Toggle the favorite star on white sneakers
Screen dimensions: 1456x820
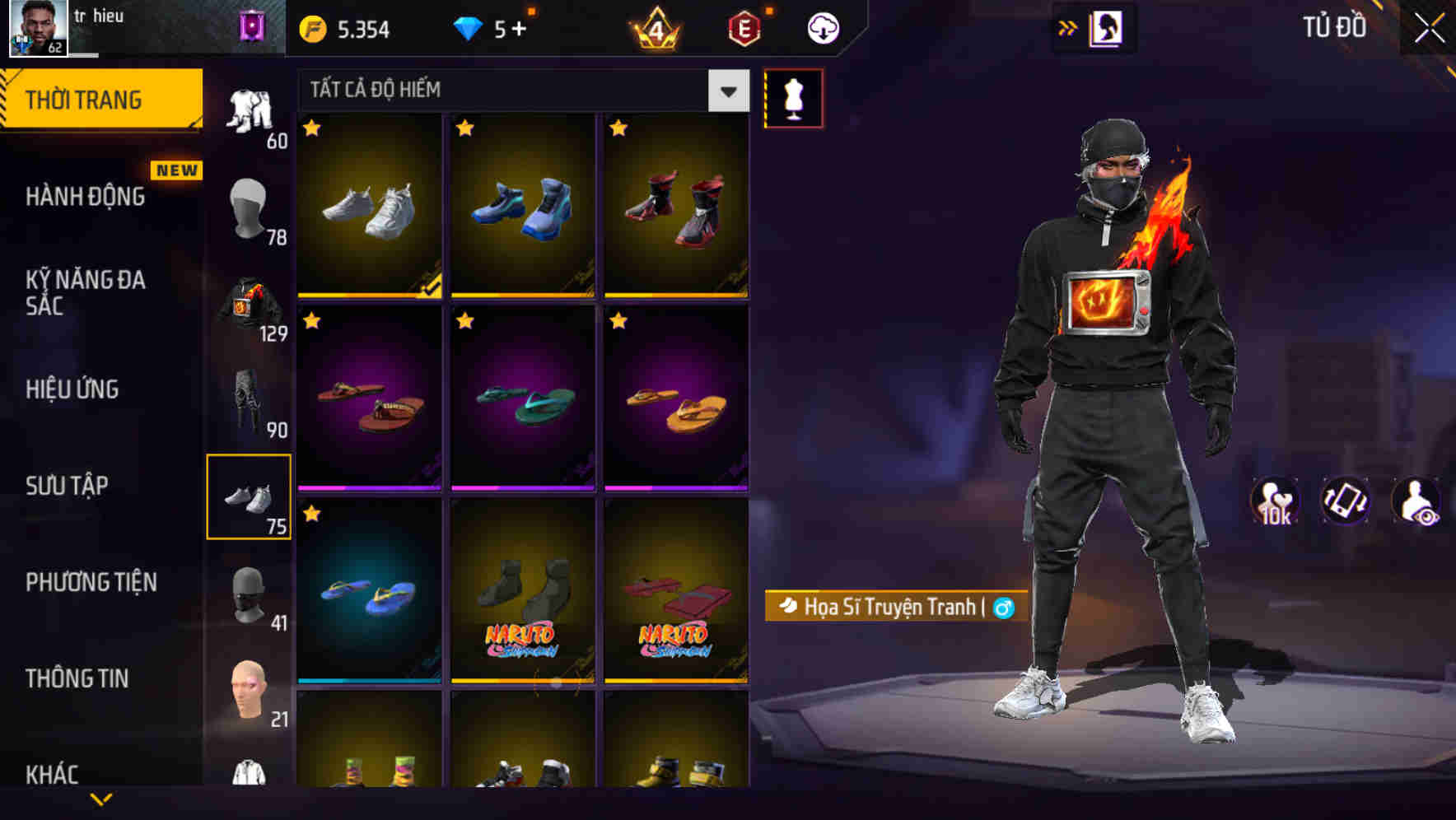[311, 128]
